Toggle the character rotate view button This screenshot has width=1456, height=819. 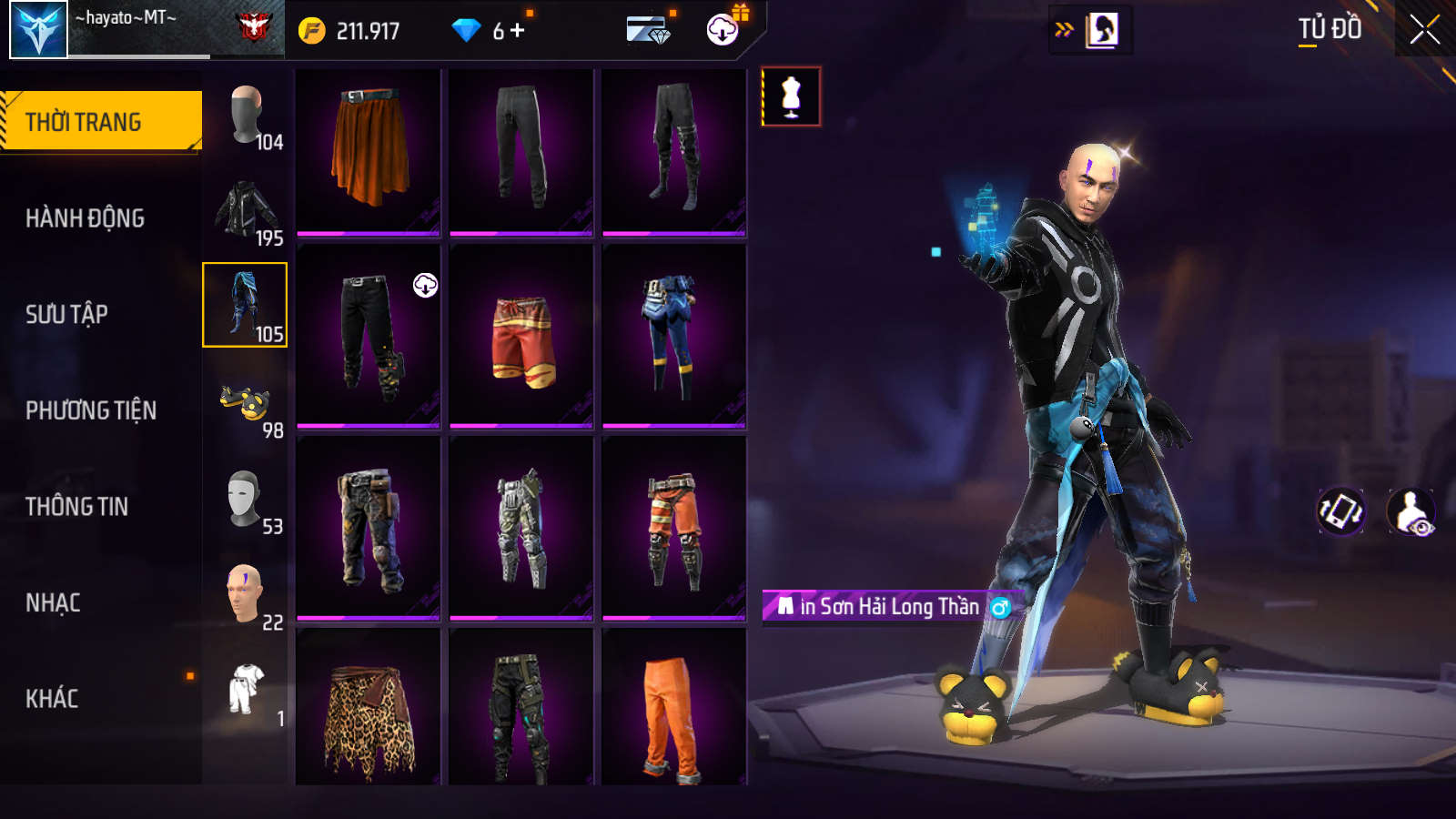tap(1341, 511)
